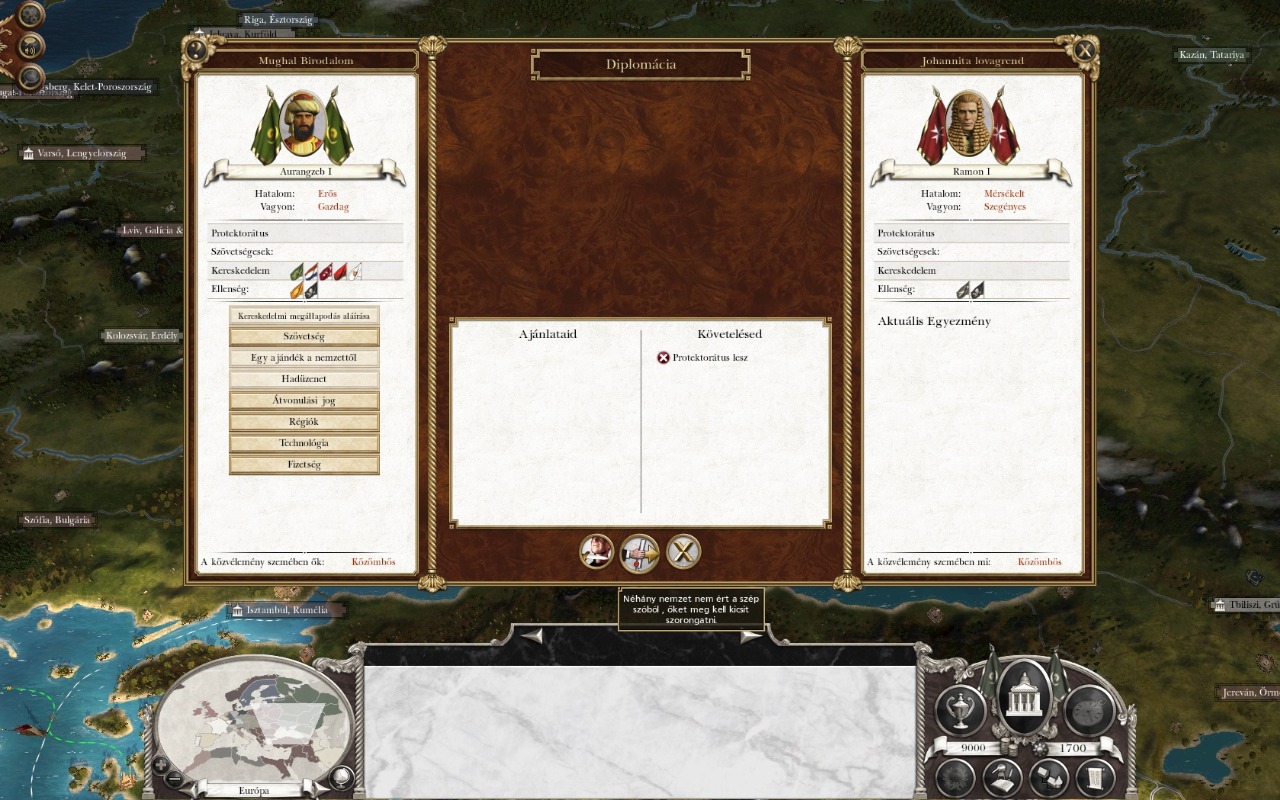
Task: Click the knife-at-throat threaten button
Action: 597,551
